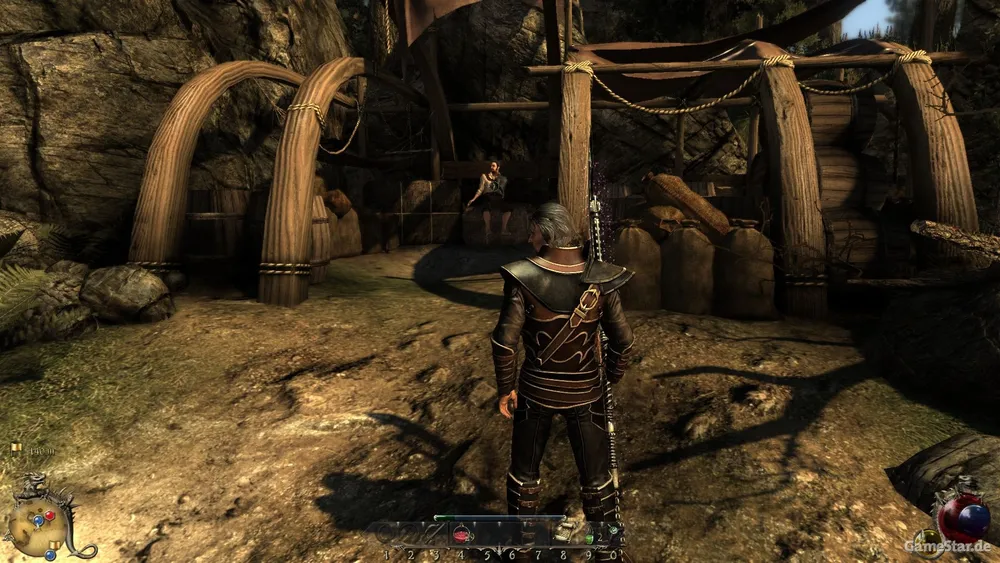Click the small green flask hotbar slot

[613, 530]
